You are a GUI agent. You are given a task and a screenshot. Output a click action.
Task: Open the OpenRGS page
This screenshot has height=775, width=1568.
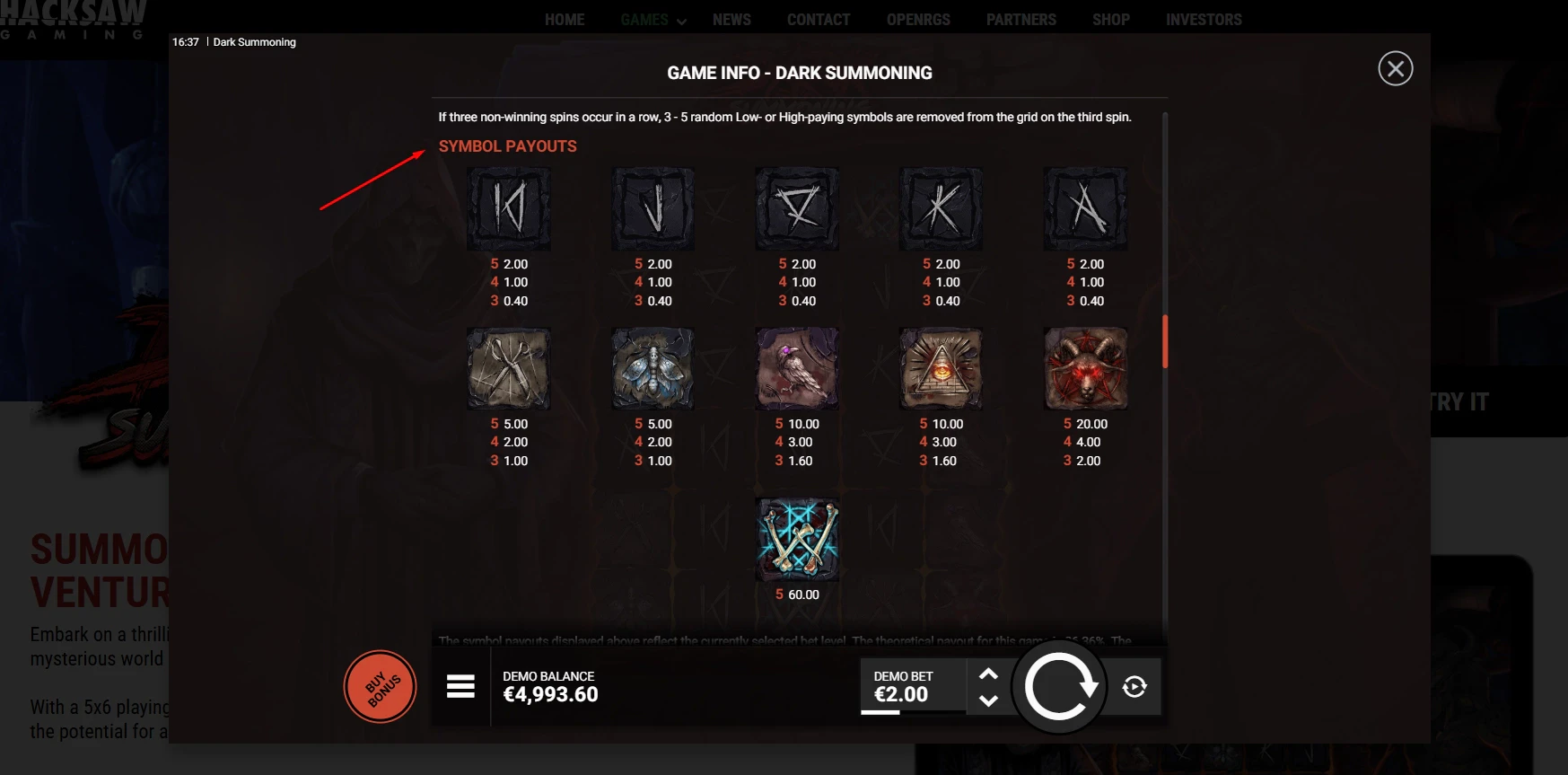tap(918, 20)
